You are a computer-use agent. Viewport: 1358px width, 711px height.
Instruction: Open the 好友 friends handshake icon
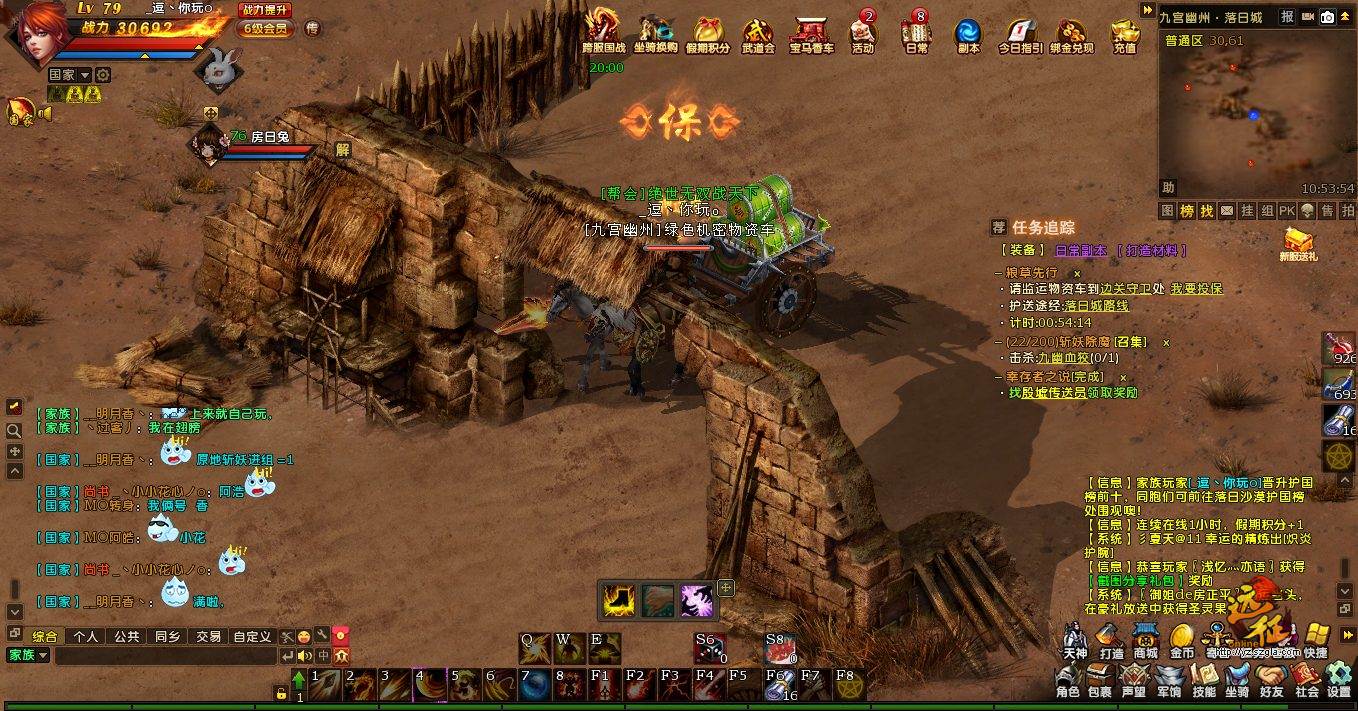coord(1272,680)
